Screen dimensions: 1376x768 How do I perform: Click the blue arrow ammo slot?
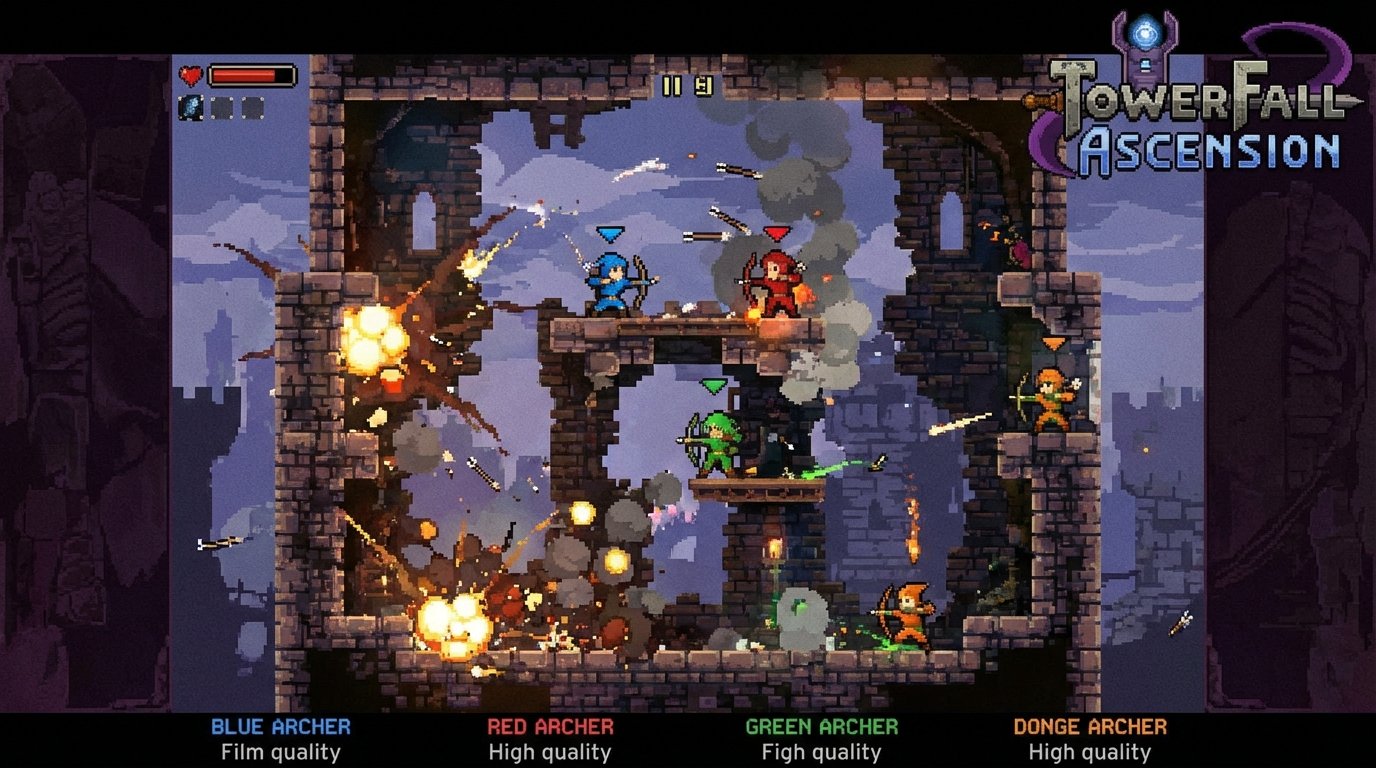click(191, 107)
